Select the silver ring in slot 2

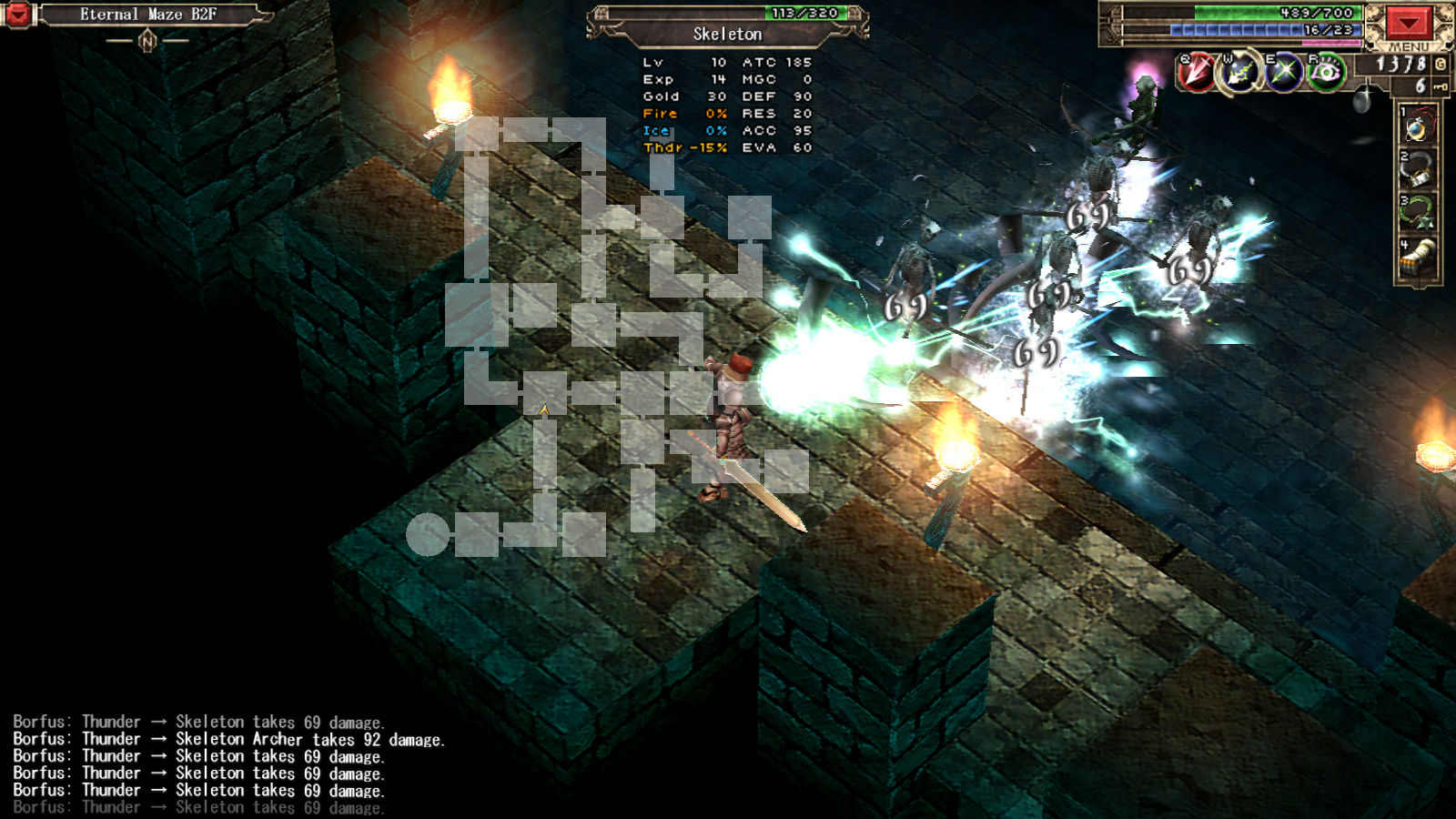[1417, 171]
